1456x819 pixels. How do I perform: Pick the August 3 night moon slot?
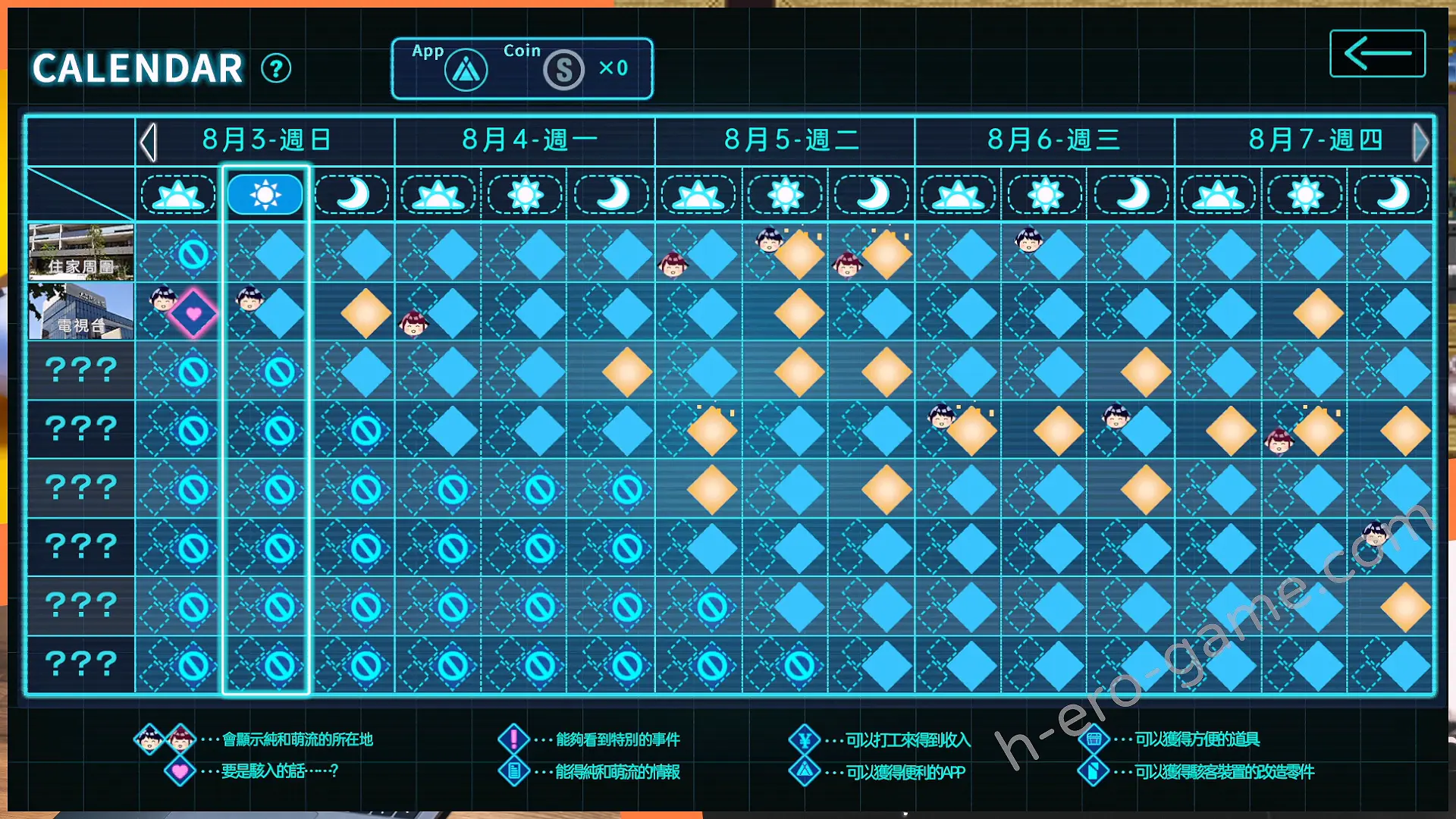tap(352, 195)
